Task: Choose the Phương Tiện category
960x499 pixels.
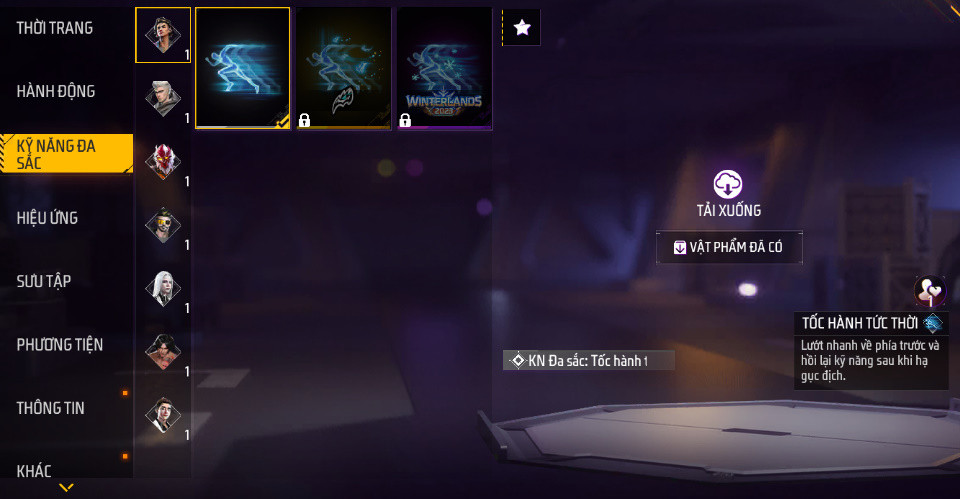Action: point(60,344)
